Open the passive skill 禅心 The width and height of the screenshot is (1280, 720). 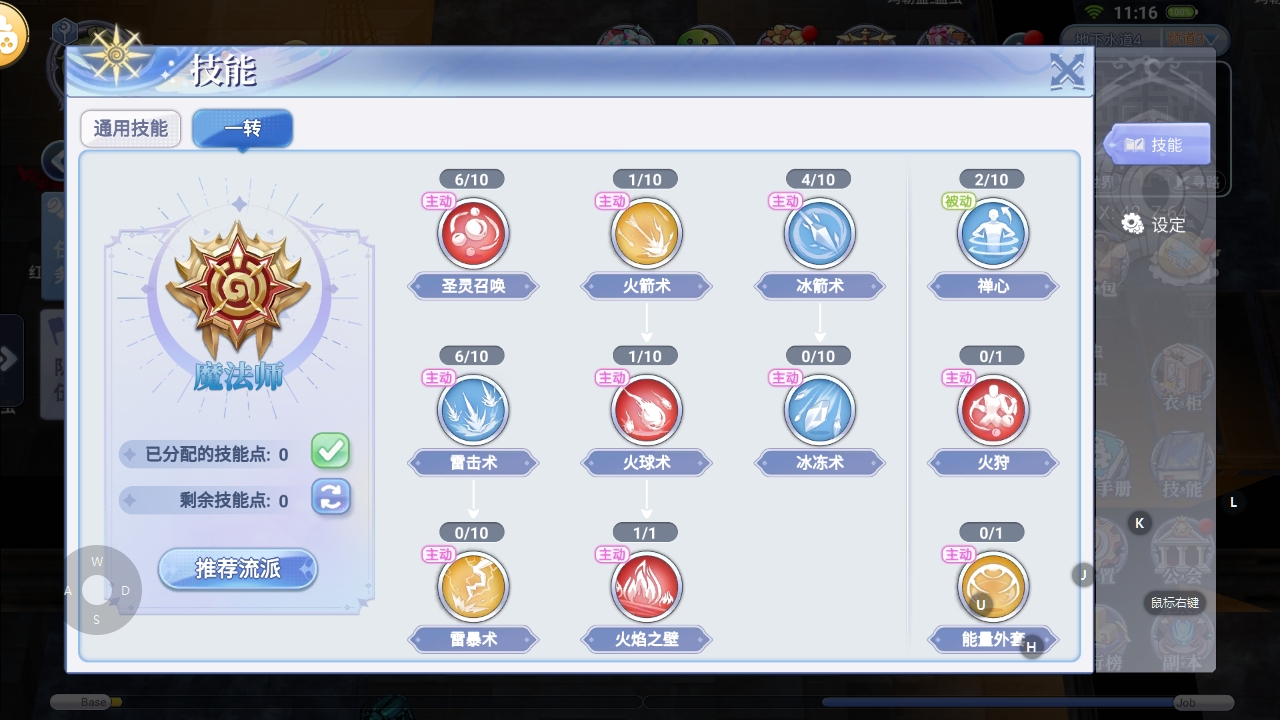point(993,232)
